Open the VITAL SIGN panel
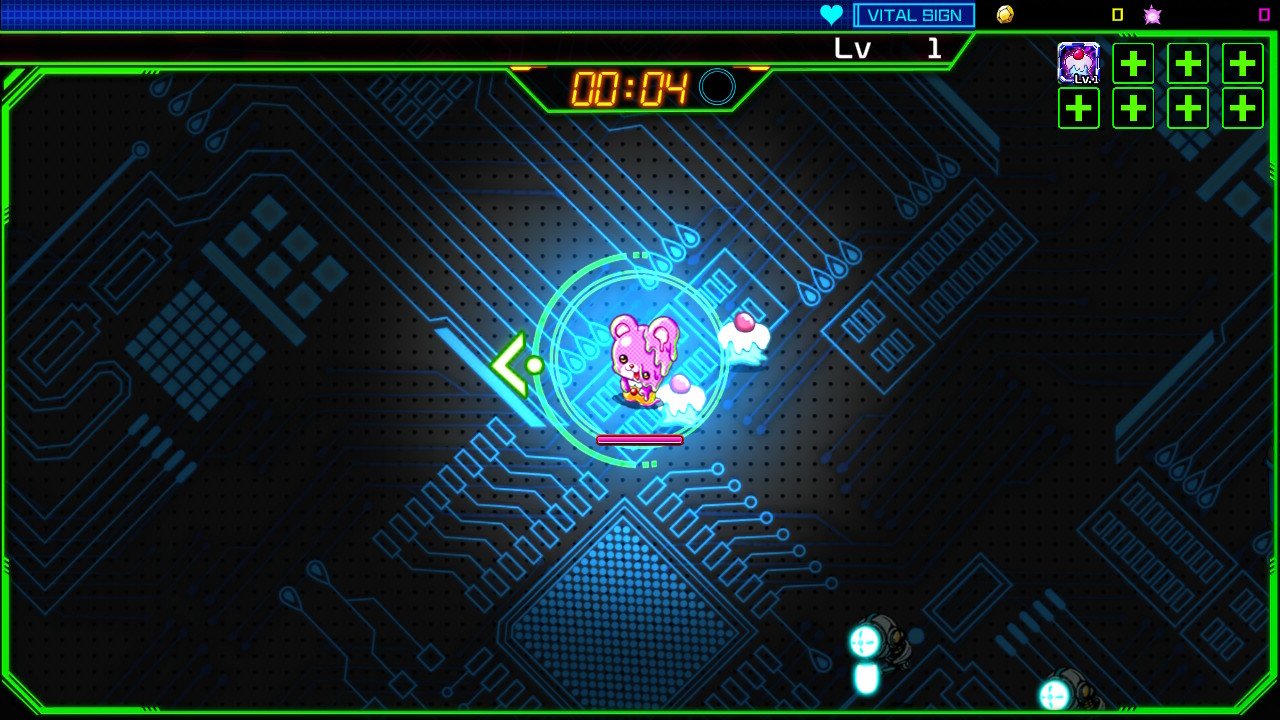 point(913,14)
